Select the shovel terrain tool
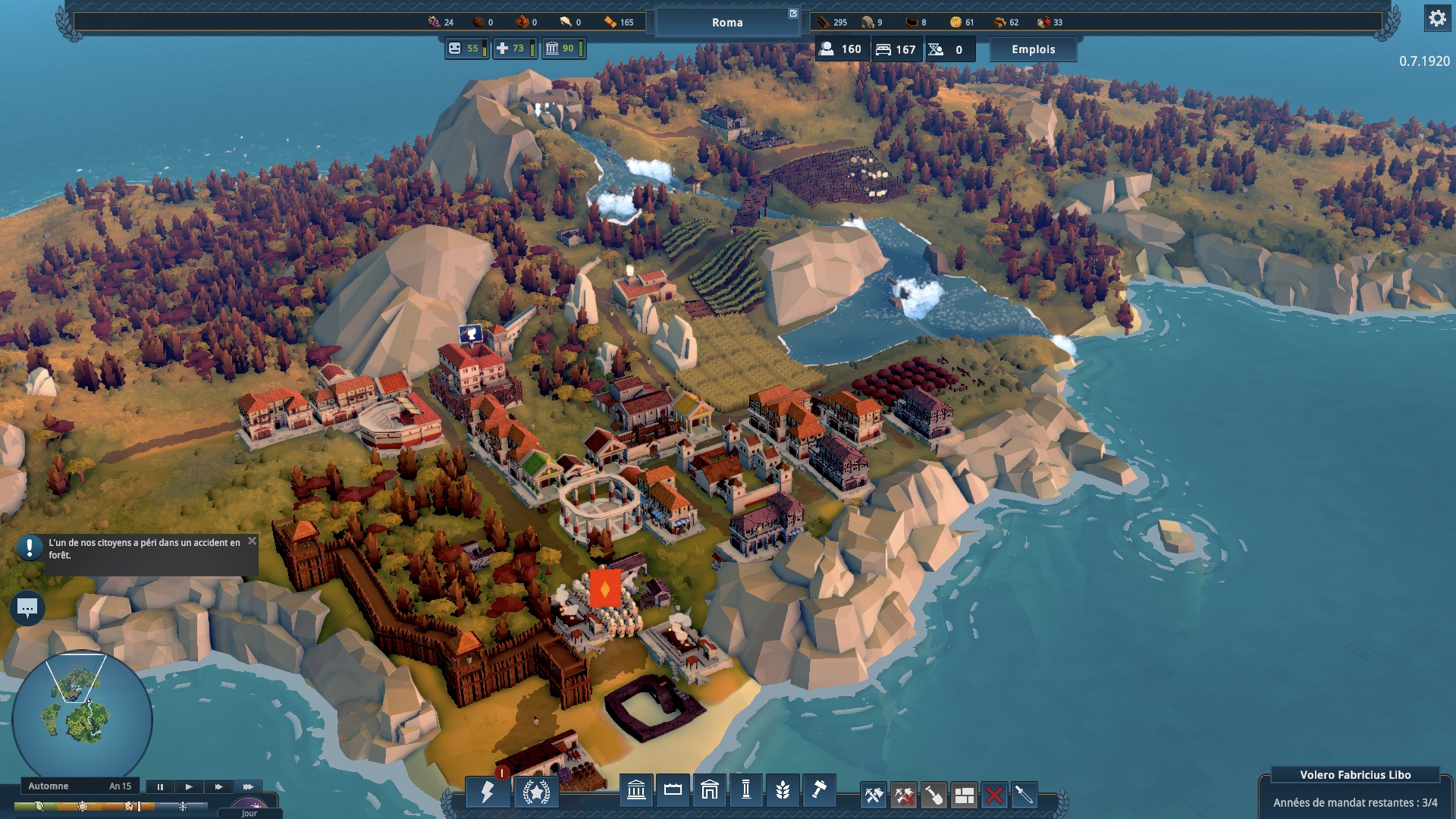 coord(934,795)
